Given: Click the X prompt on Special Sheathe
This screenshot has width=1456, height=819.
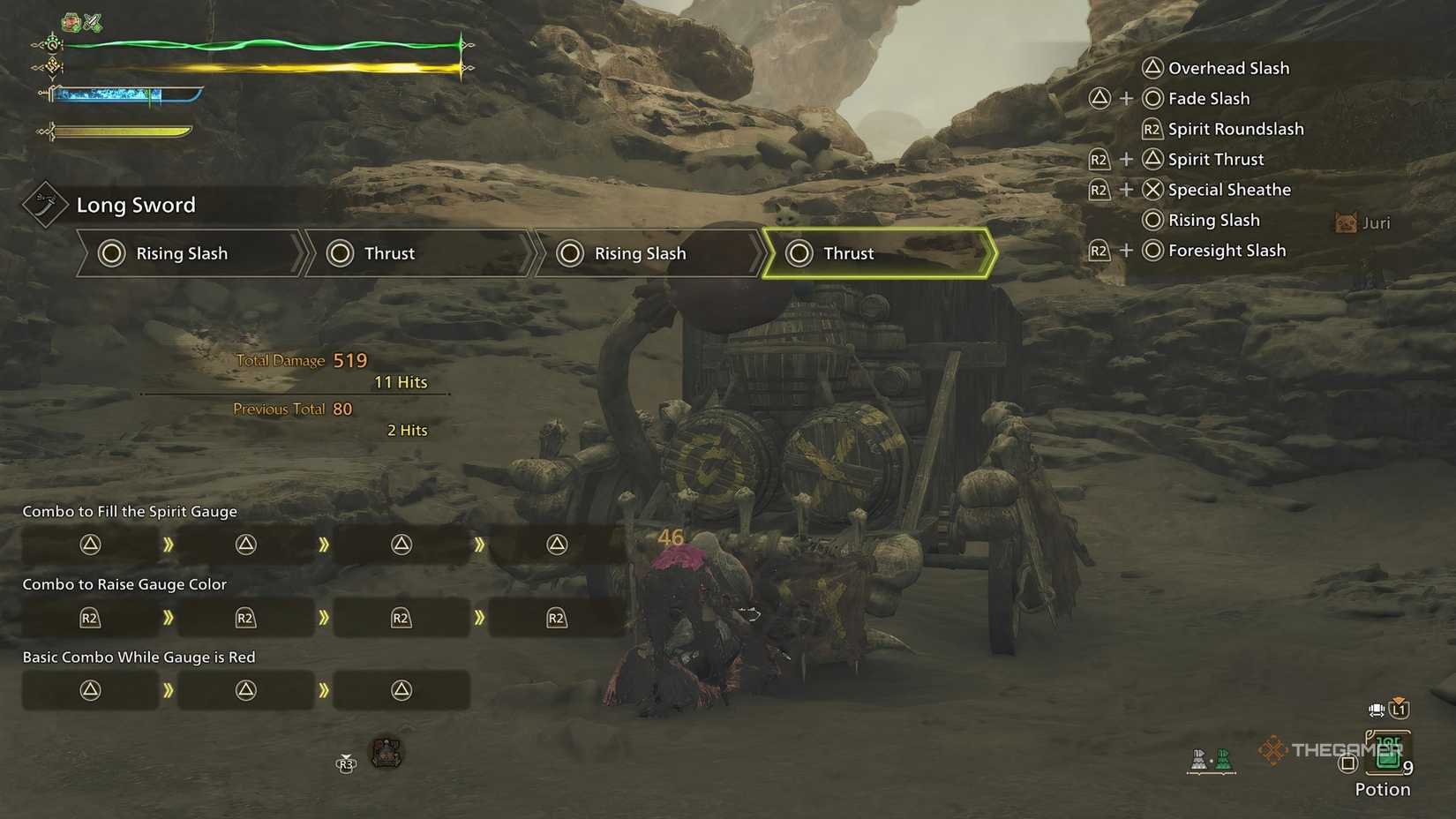Looking at the screenshot, I should pyautogui.click(x=1152, y=189).
